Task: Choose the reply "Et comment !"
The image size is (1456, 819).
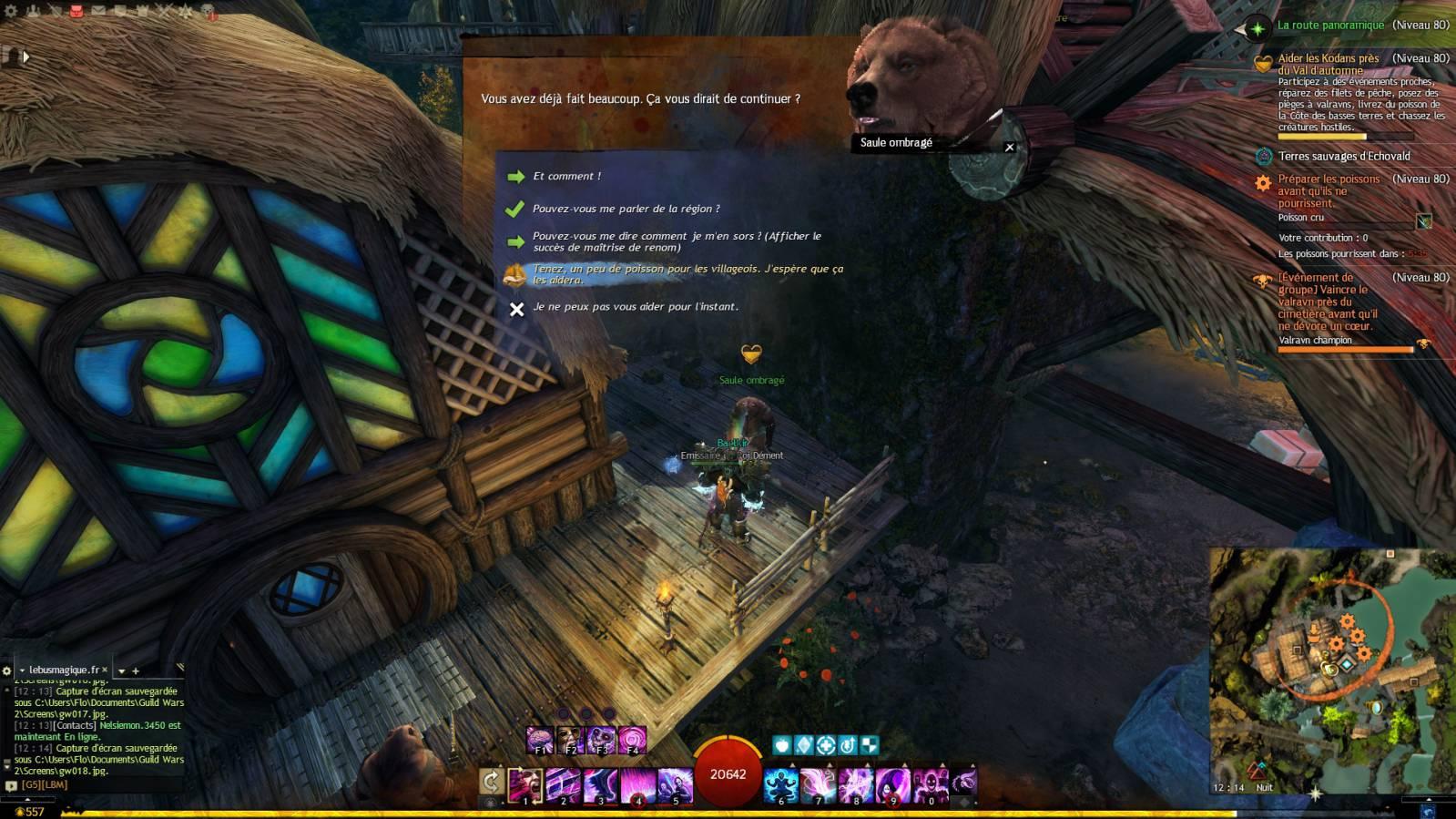Action: pyautogui.click(x=566, y=177)
